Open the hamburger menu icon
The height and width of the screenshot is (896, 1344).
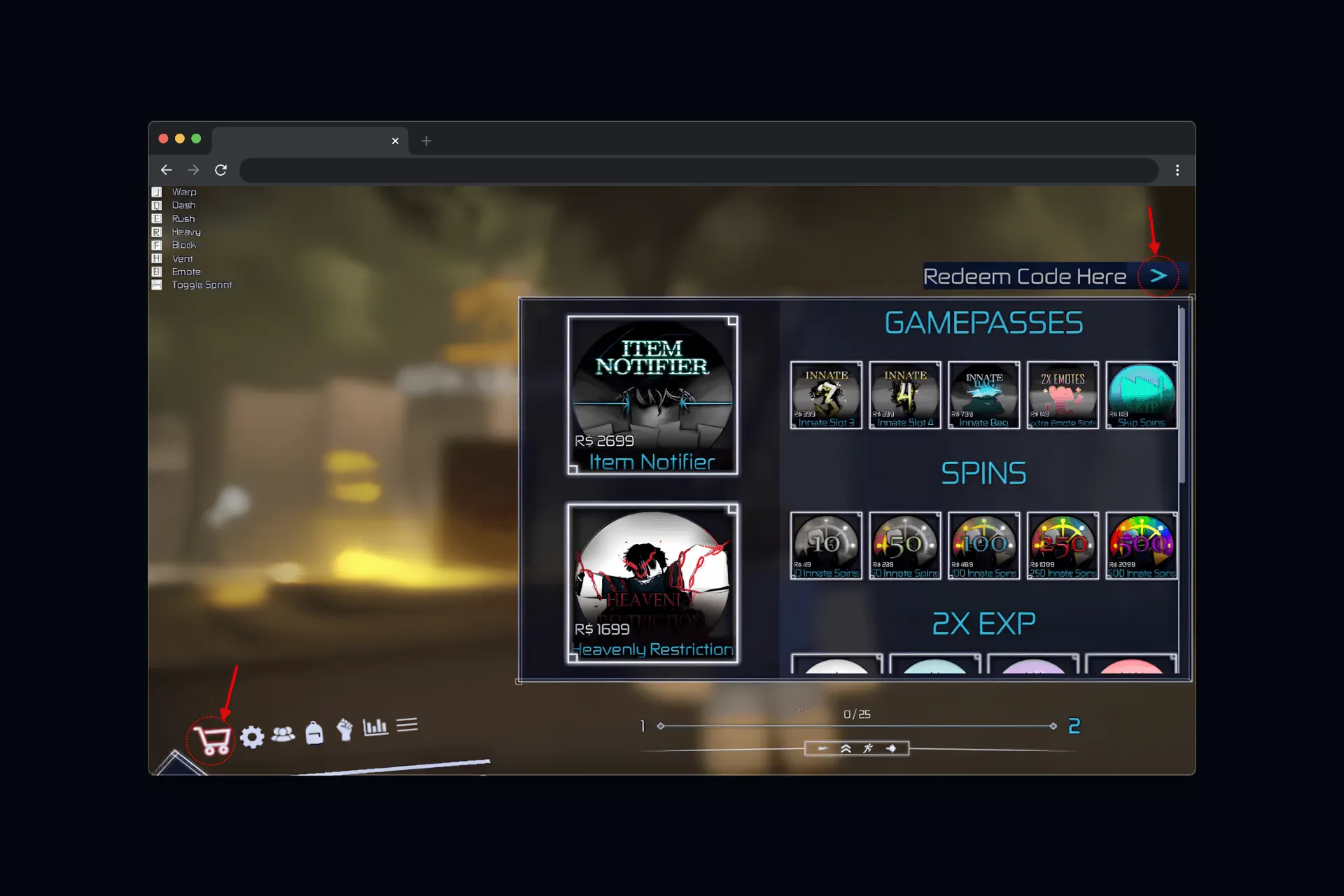coord(407,725)
